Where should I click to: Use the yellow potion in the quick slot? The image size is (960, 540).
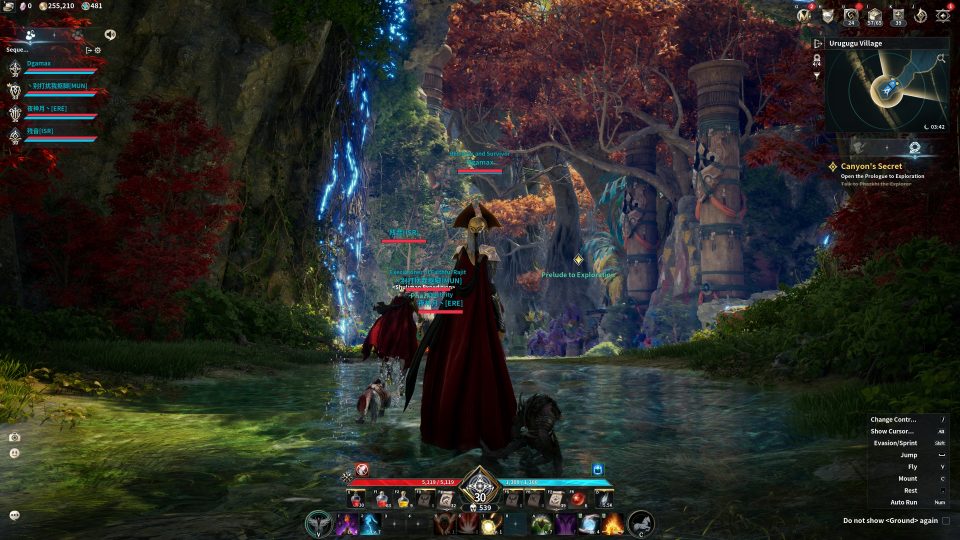coord(406,498)
